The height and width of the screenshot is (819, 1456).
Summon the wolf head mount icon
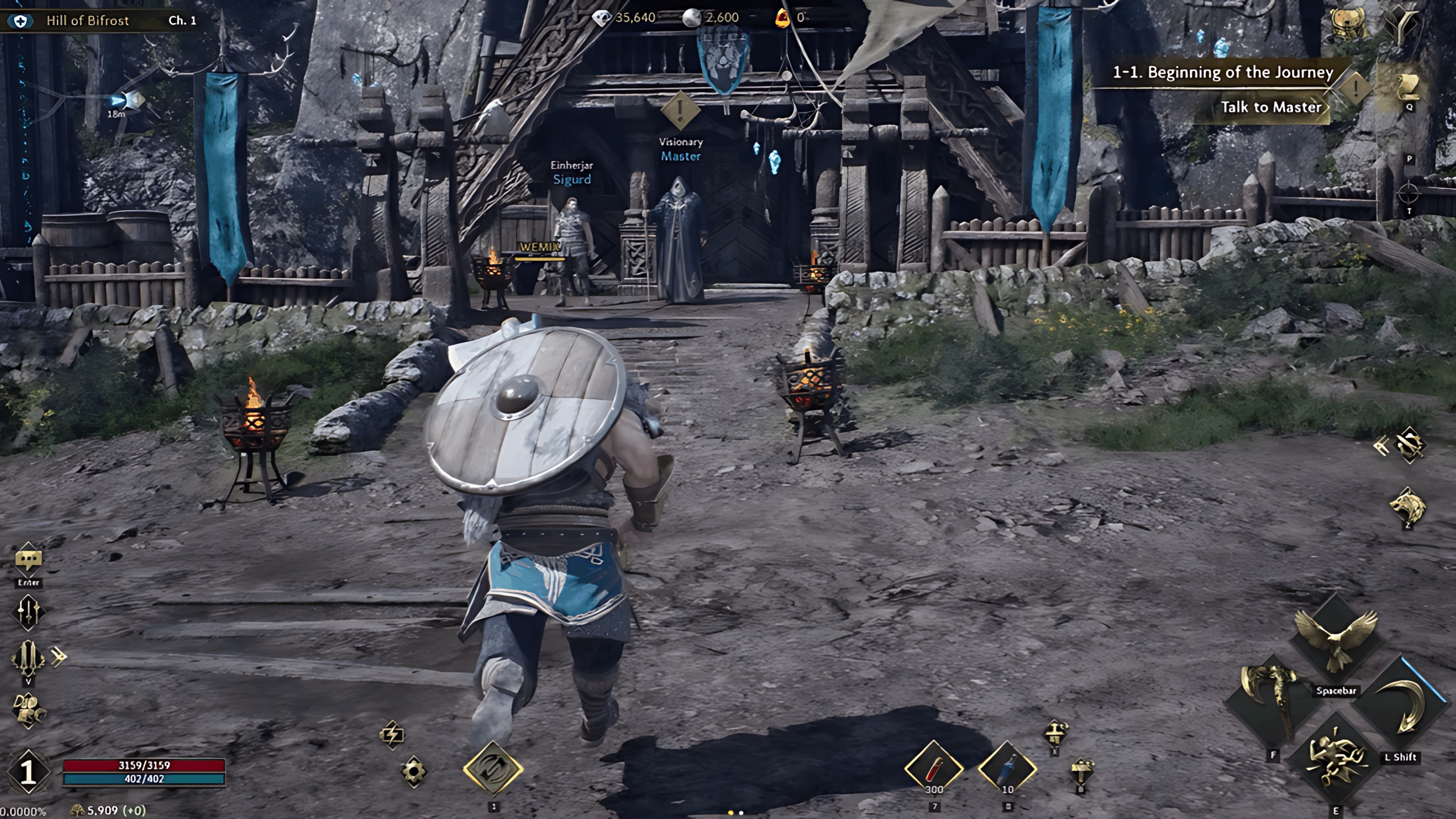pyautogui.click(x=1407, y=506)
